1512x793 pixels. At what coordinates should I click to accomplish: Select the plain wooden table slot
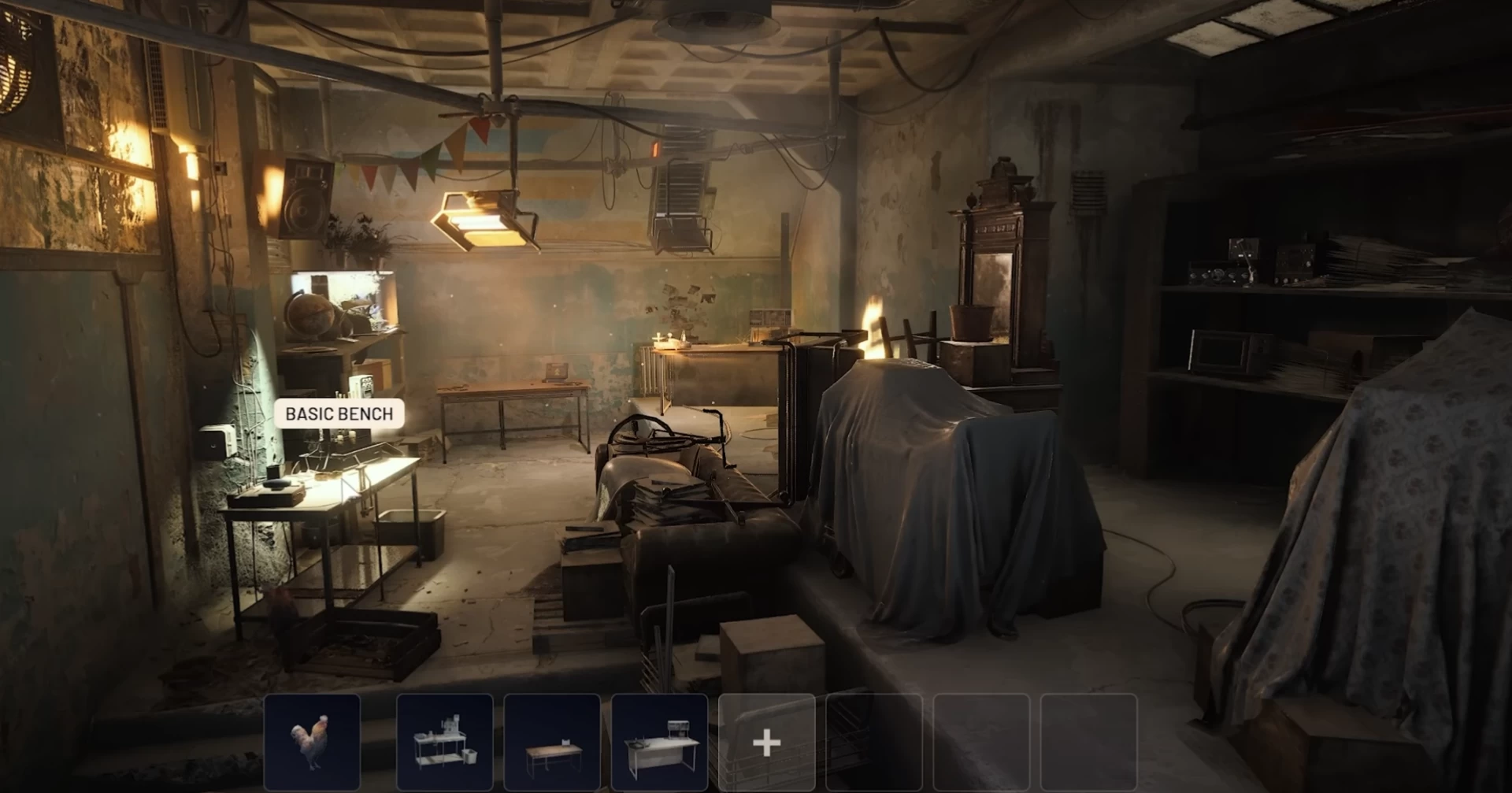552,742
